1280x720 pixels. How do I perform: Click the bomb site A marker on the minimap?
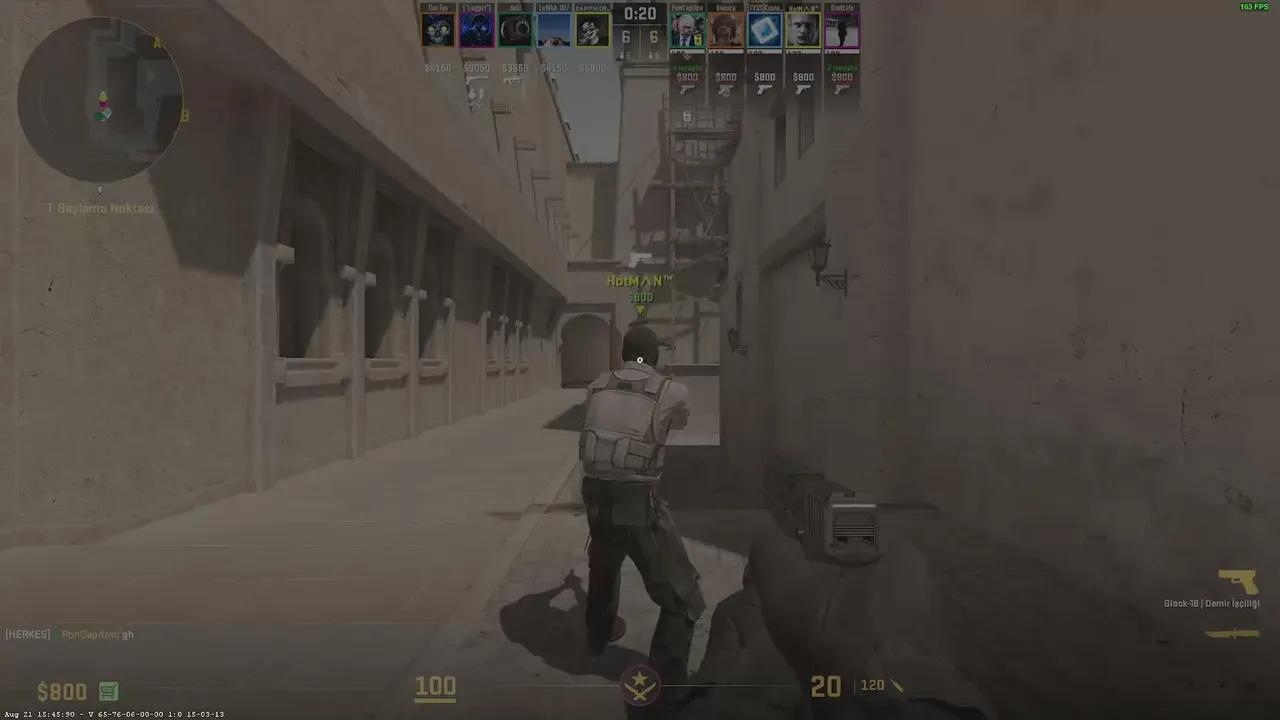coord(157,43)
